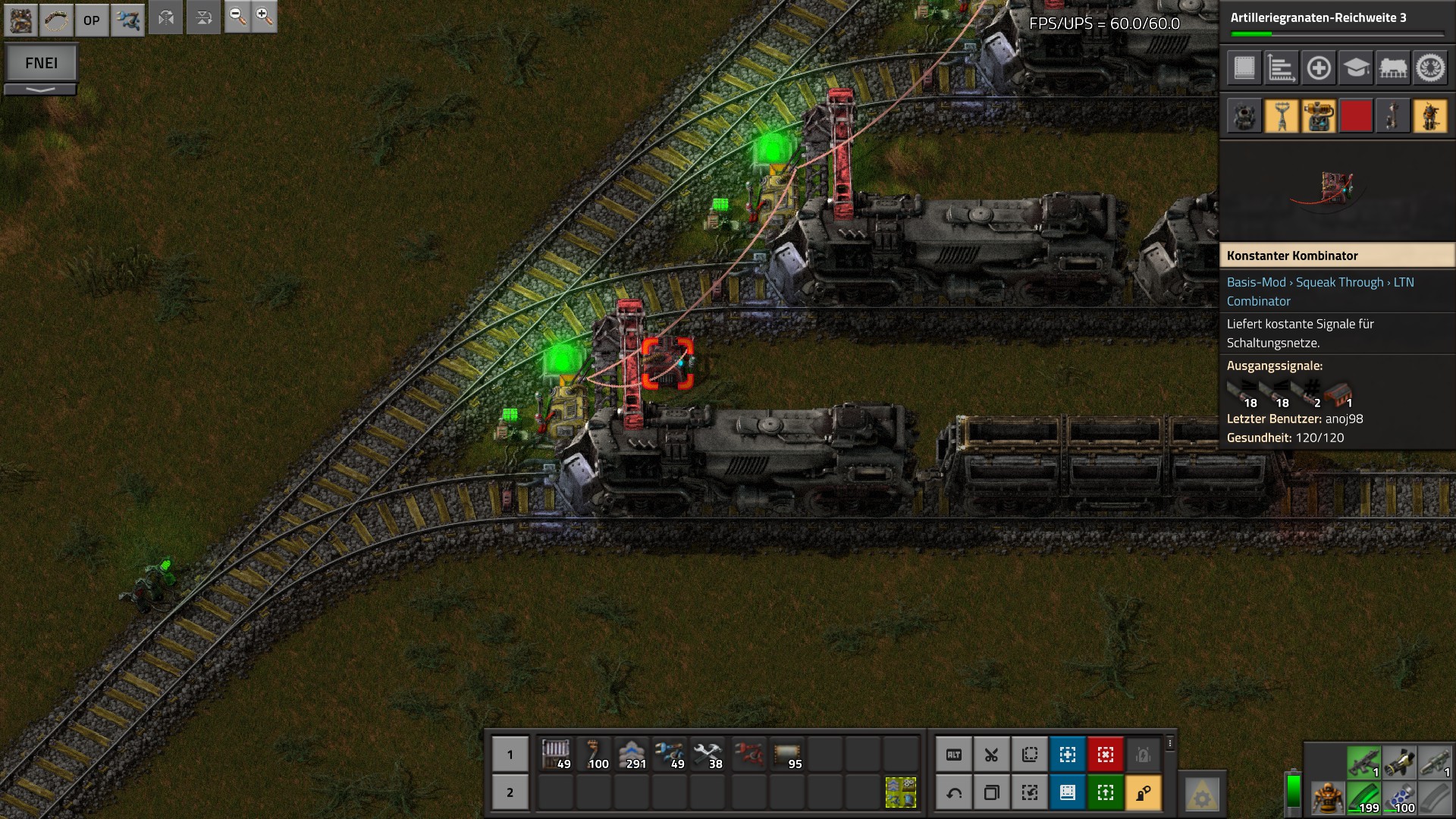Open the trains overview locomotive icon

pos(1393,68)
